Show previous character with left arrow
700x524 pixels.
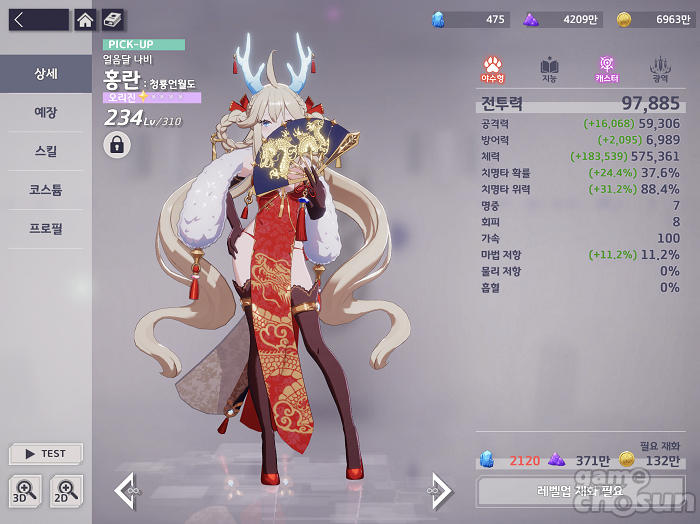(125, 491)
